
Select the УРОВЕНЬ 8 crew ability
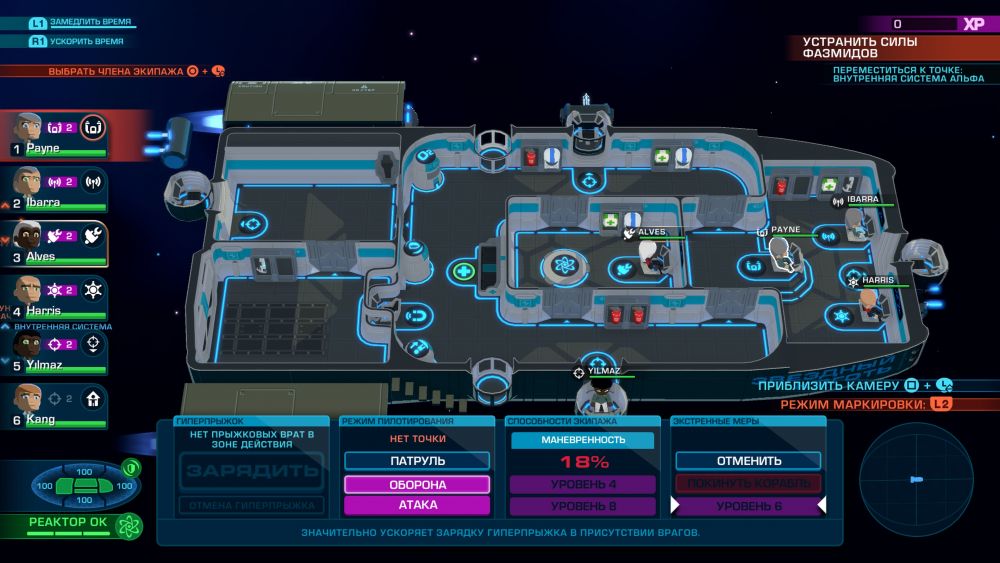pos(583,506)
